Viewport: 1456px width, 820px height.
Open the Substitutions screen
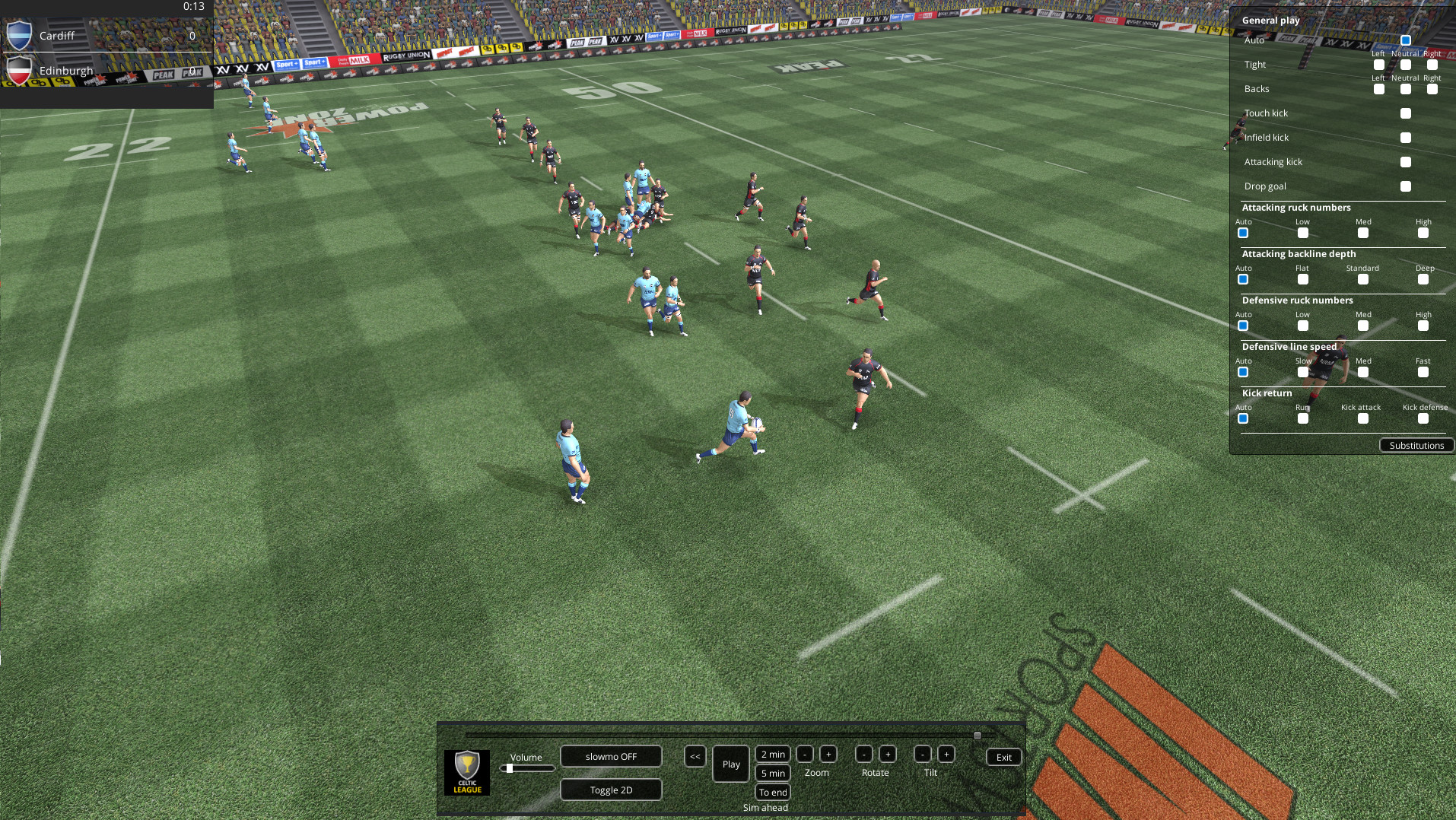click(x=1416, y=445)
